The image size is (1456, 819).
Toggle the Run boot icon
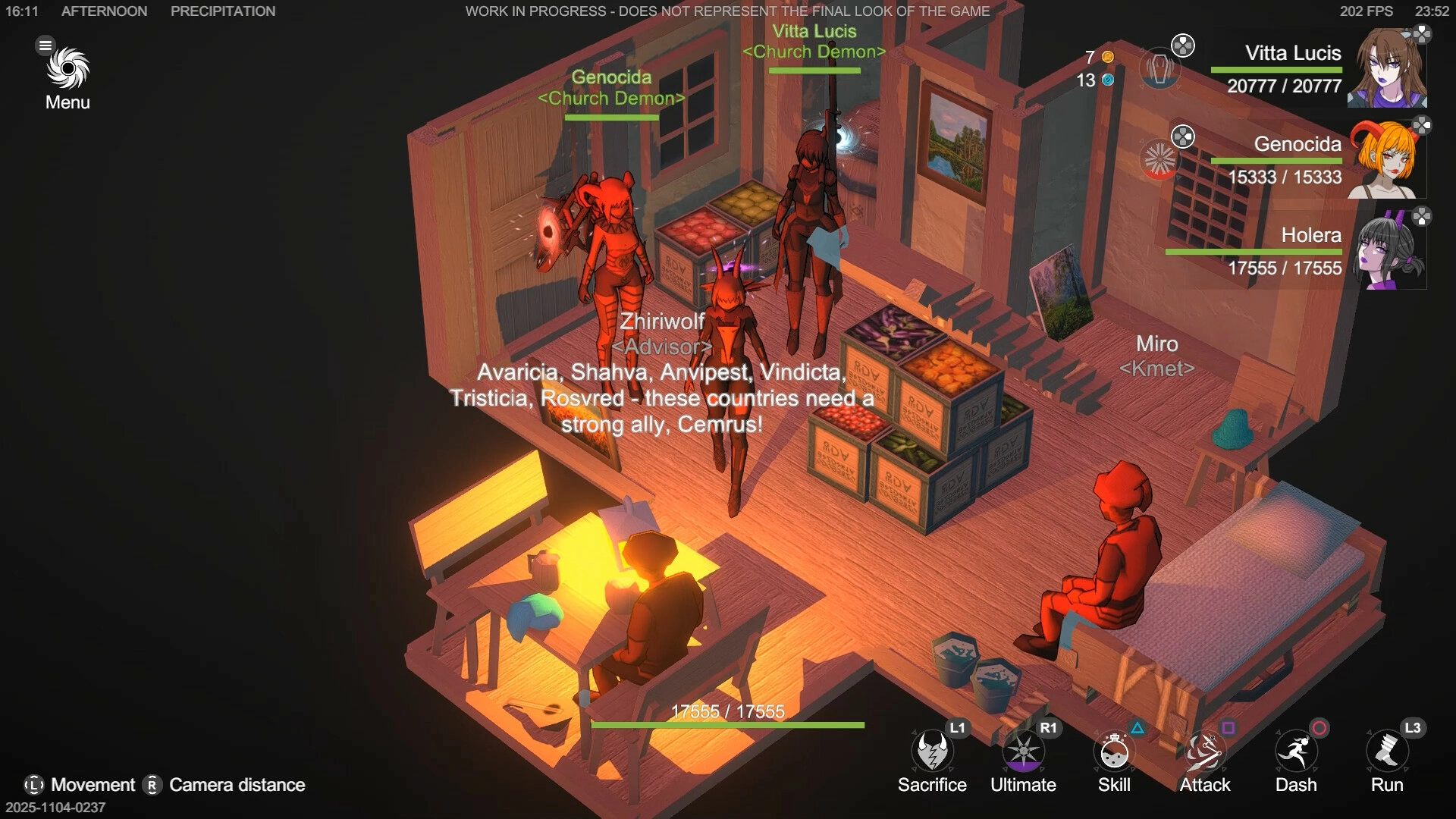point(1387,752)
